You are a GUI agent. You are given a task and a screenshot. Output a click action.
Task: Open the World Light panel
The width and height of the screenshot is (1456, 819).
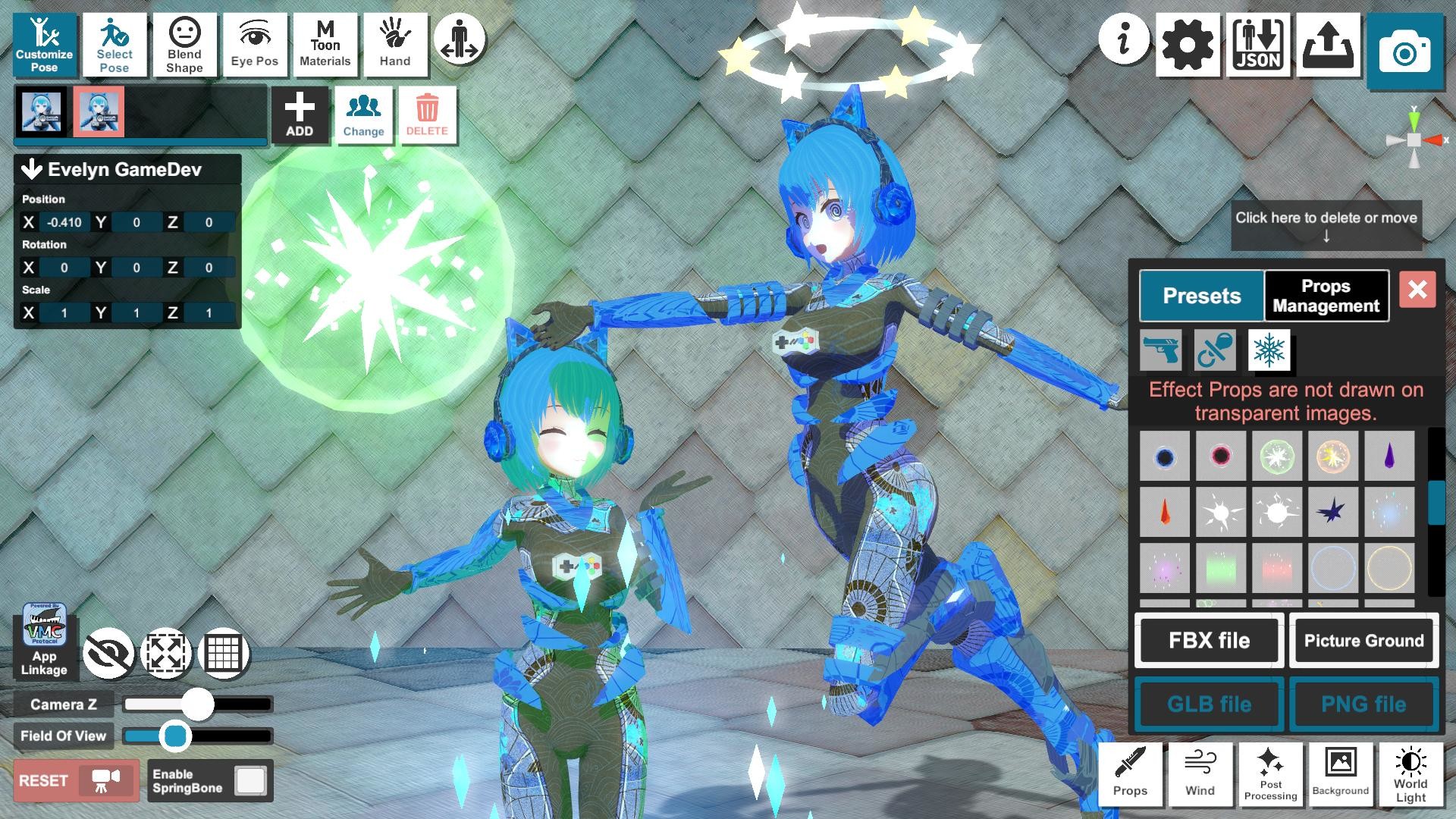[x=1409, y=775]
